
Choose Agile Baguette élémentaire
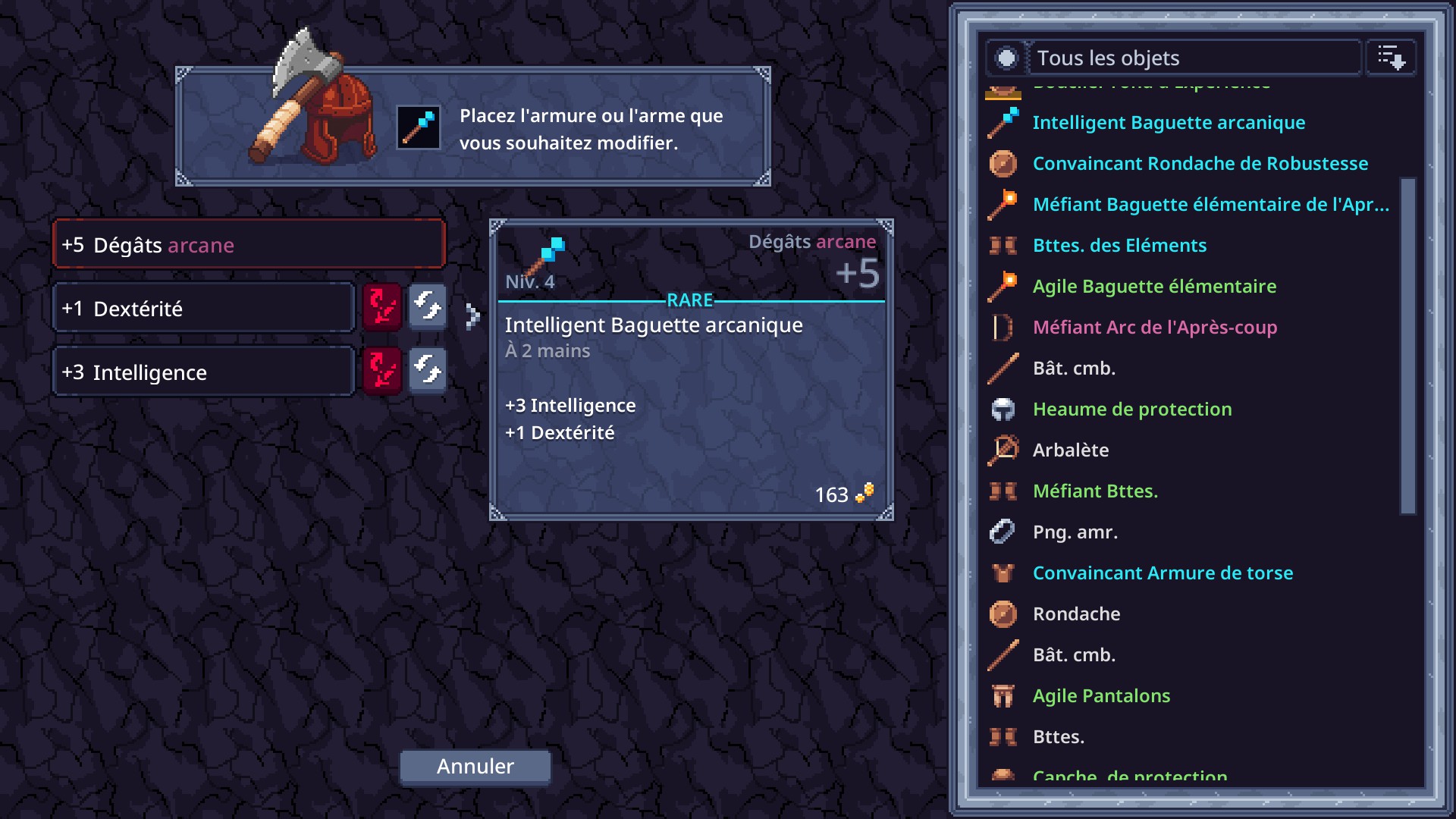tap(1154, 287)
